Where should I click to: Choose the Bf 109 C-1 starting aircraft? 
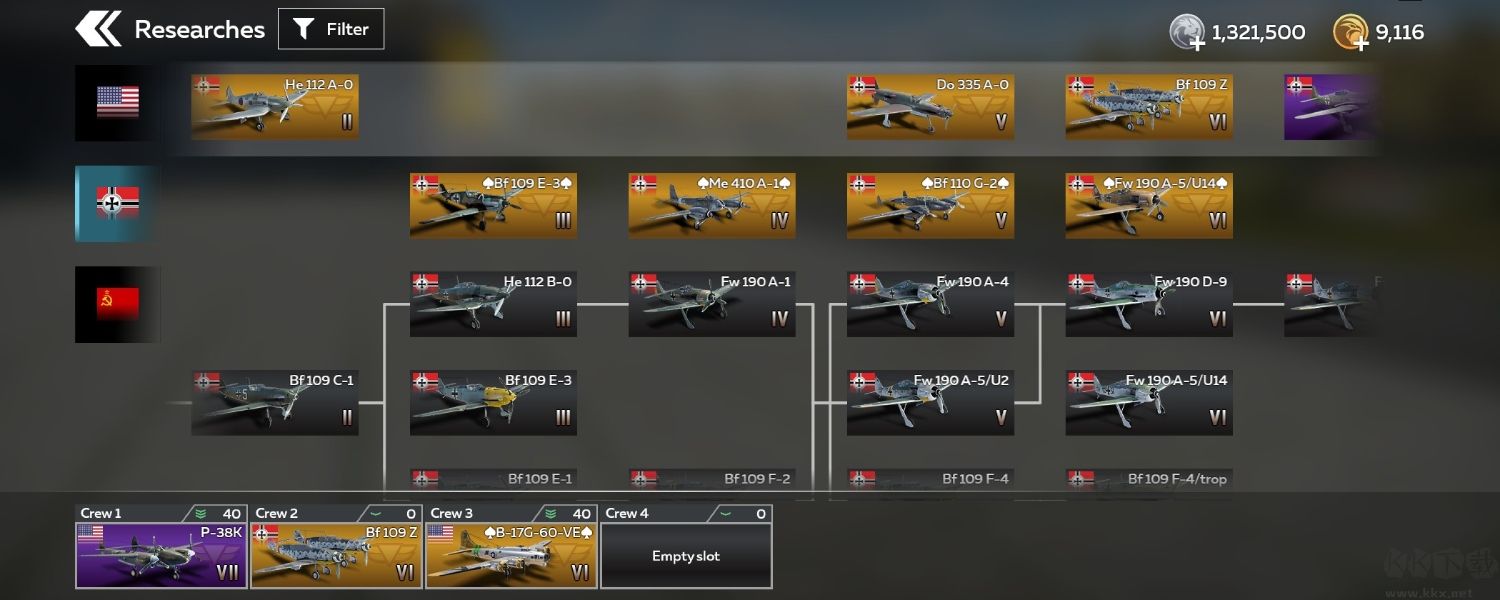(275, 403)
